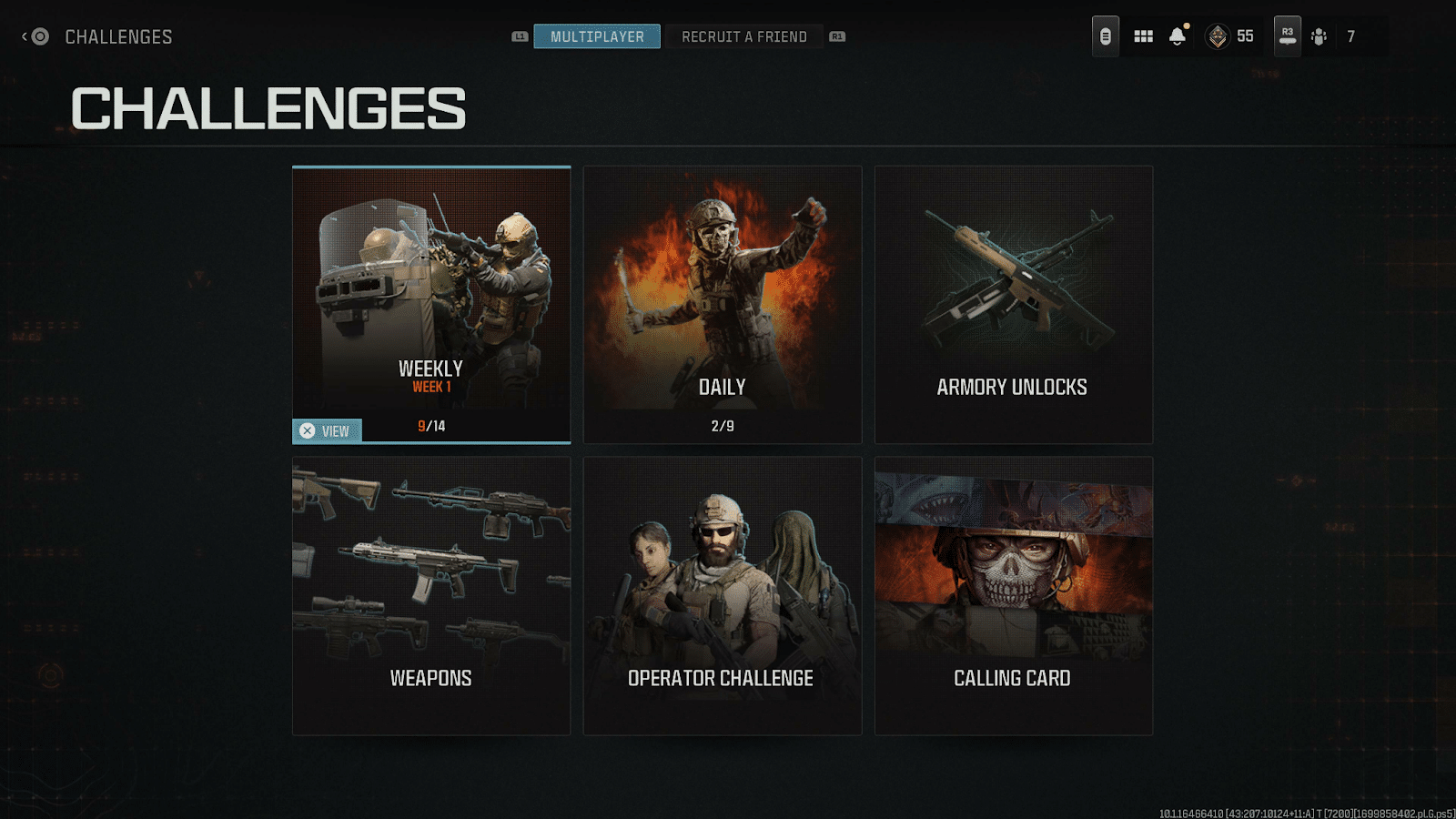This screenshot has width=1456, height=819.
Task: Click the 9/14 weekly progress indicator
Action: tap(430, 424)
